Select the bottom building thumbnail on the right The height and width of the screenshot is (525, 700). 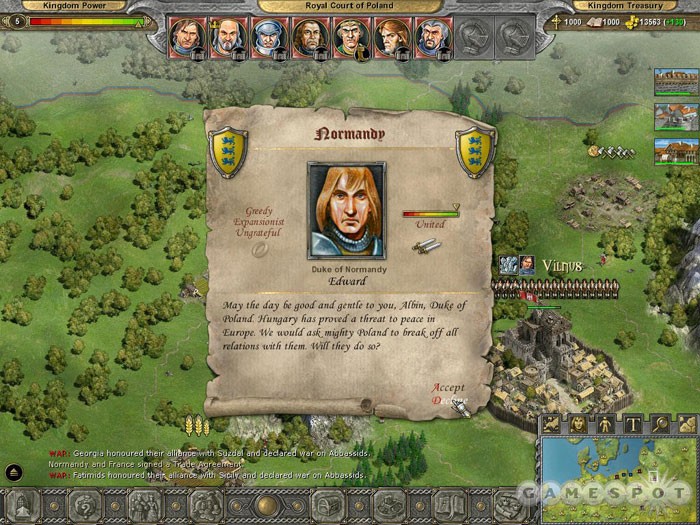[x=676, y=151]
